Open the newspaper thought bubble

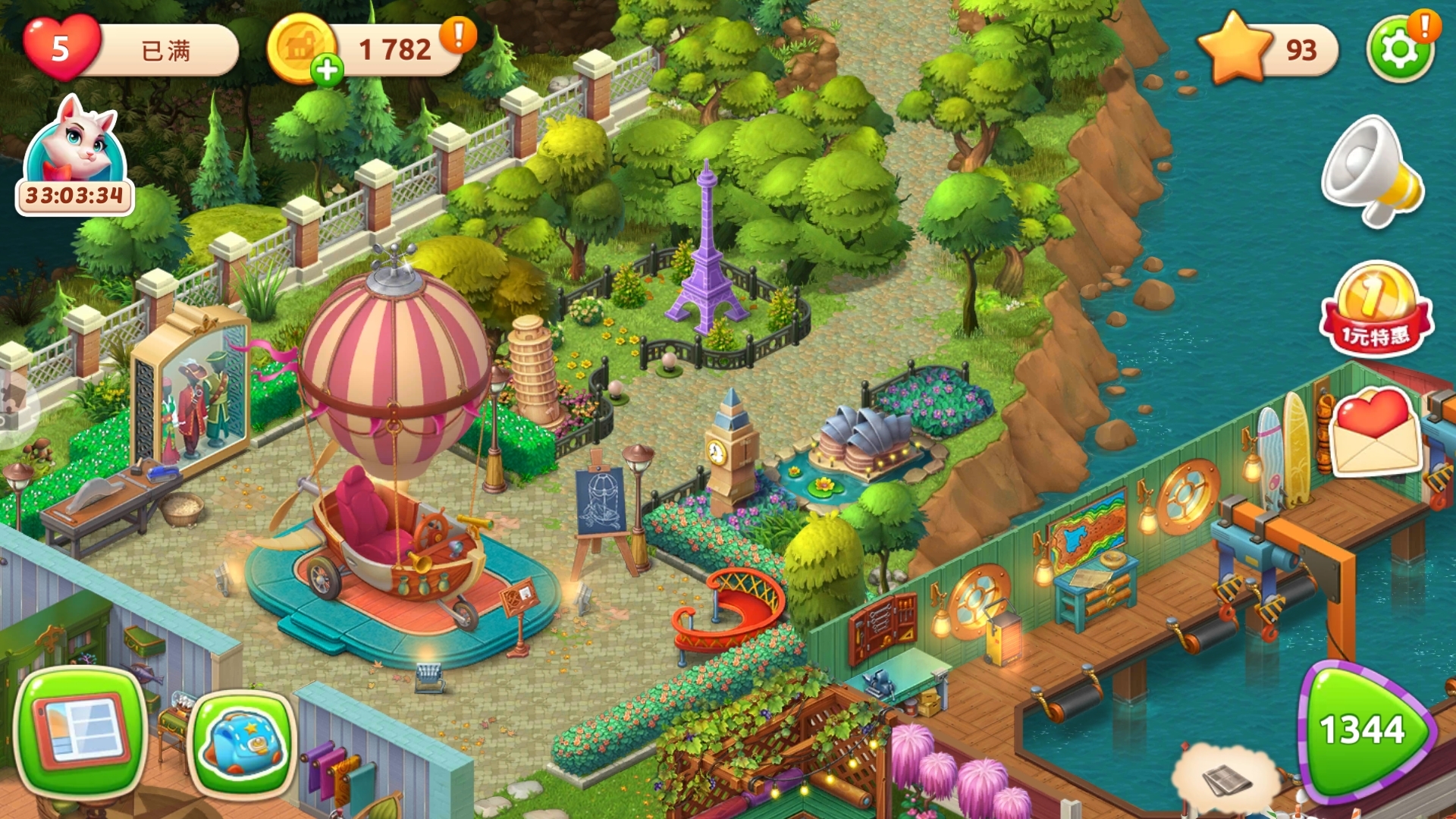click(x=1222, y=777)
